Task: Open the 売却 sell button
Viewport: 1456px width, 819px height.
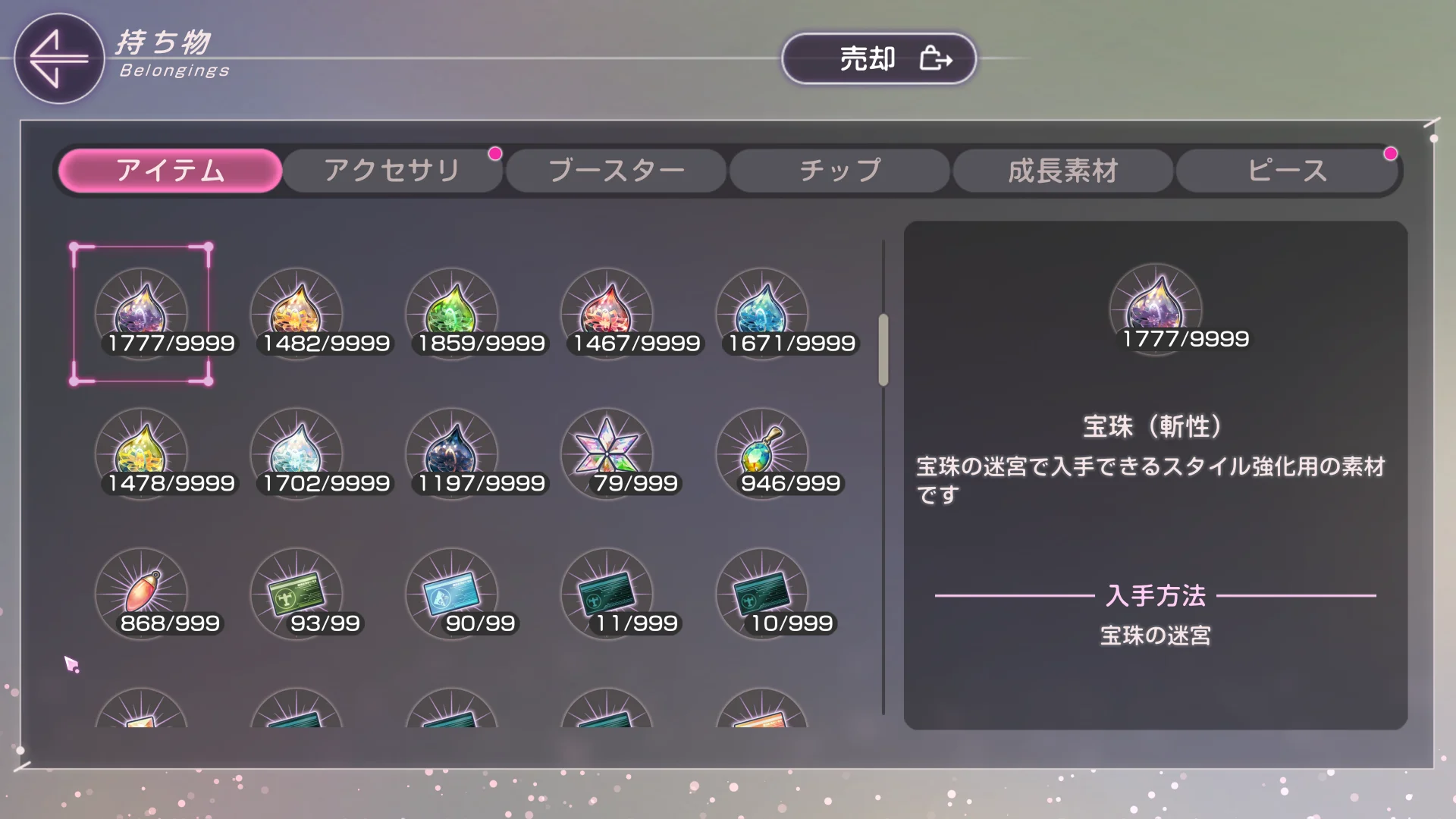Action: point(878,58)
